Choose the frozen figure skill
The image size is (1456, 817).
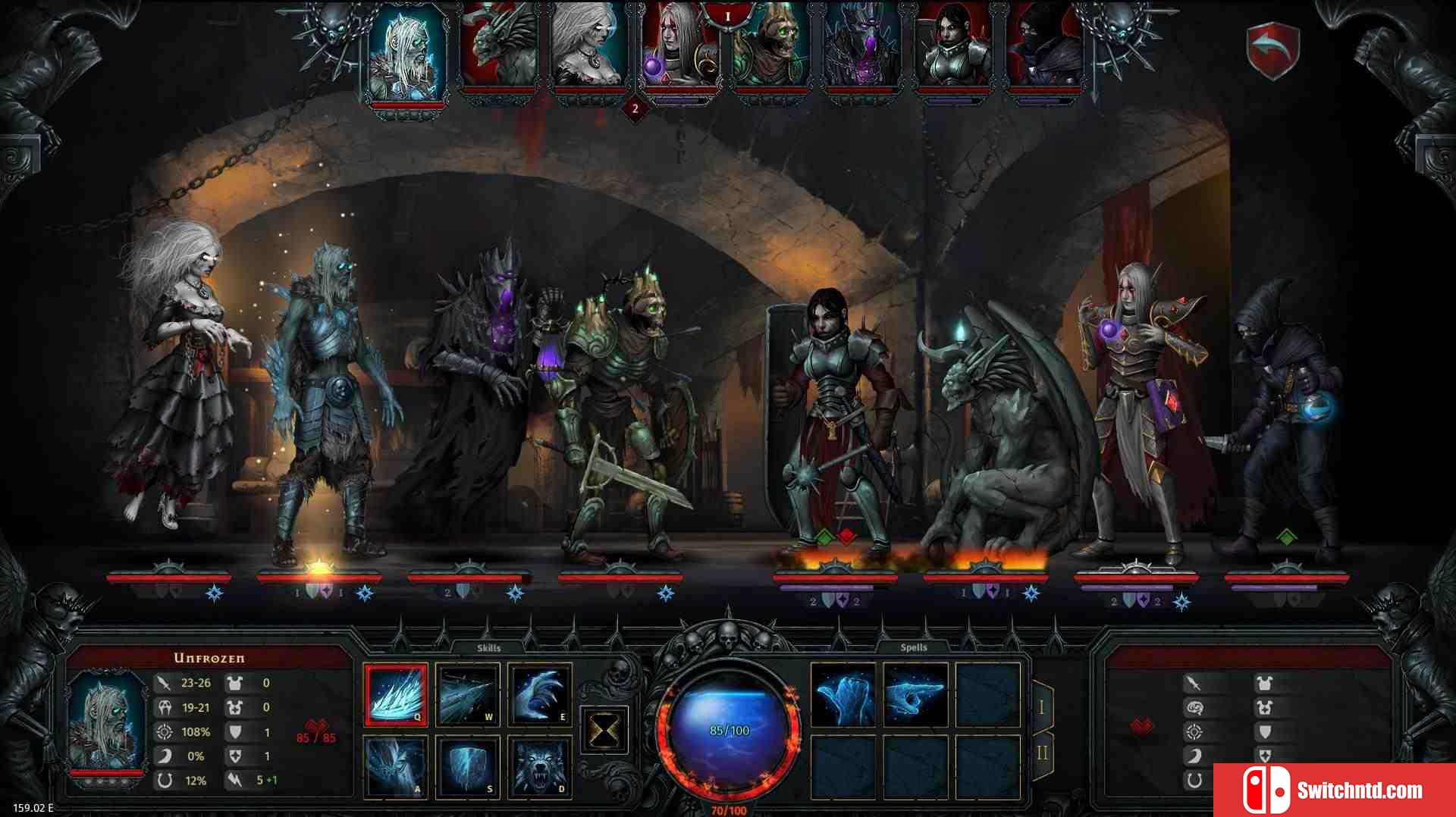tap(395, 766)
